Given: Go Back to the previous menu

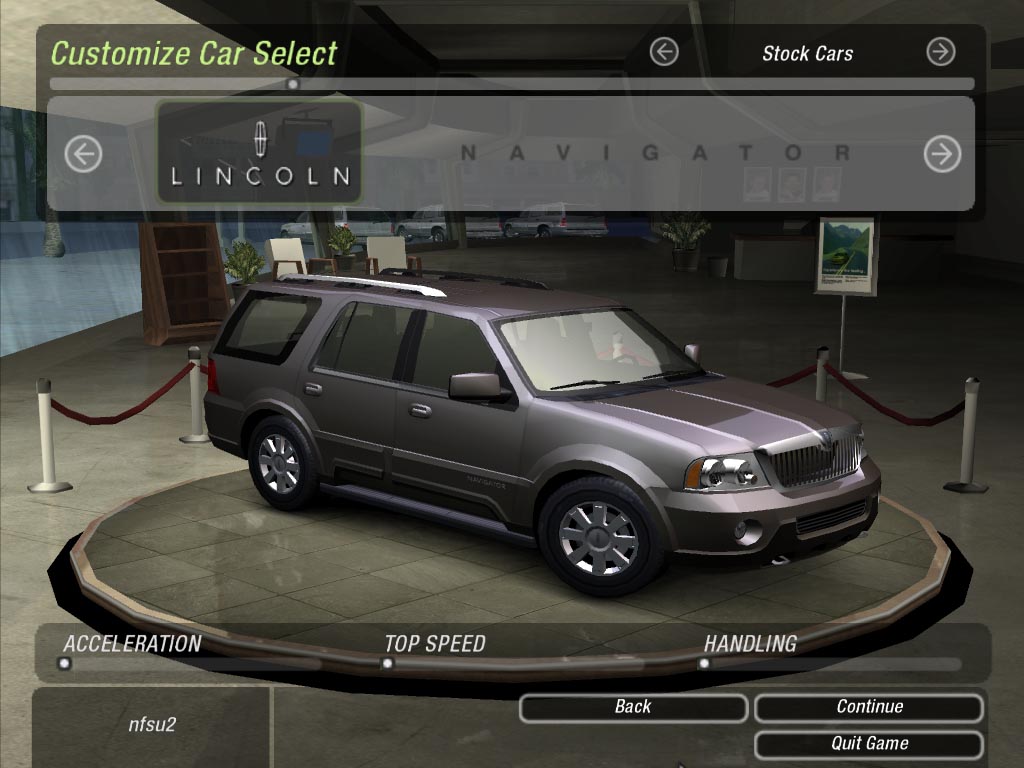Looking at the screenshot, I should [x=633, y=707].
